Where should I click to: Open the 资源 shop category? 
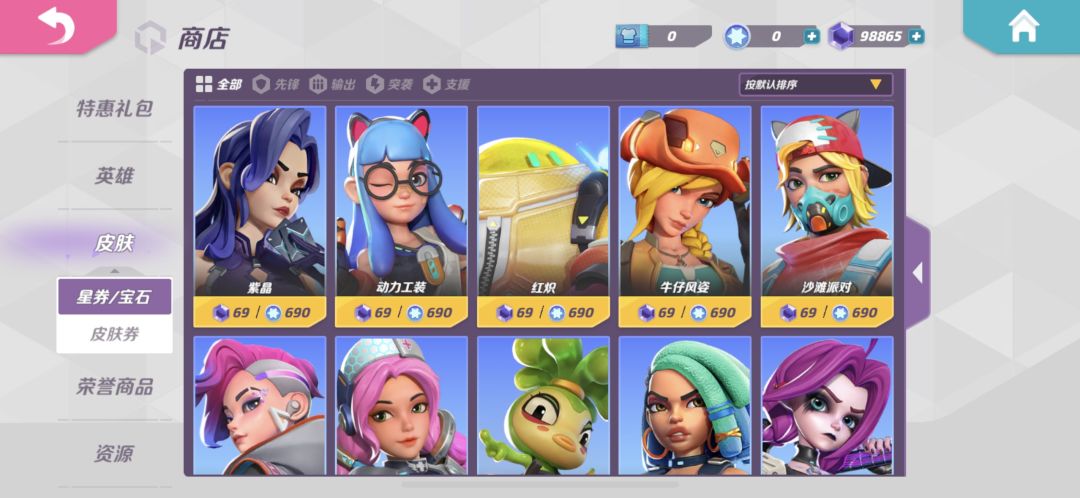[114, 454]
